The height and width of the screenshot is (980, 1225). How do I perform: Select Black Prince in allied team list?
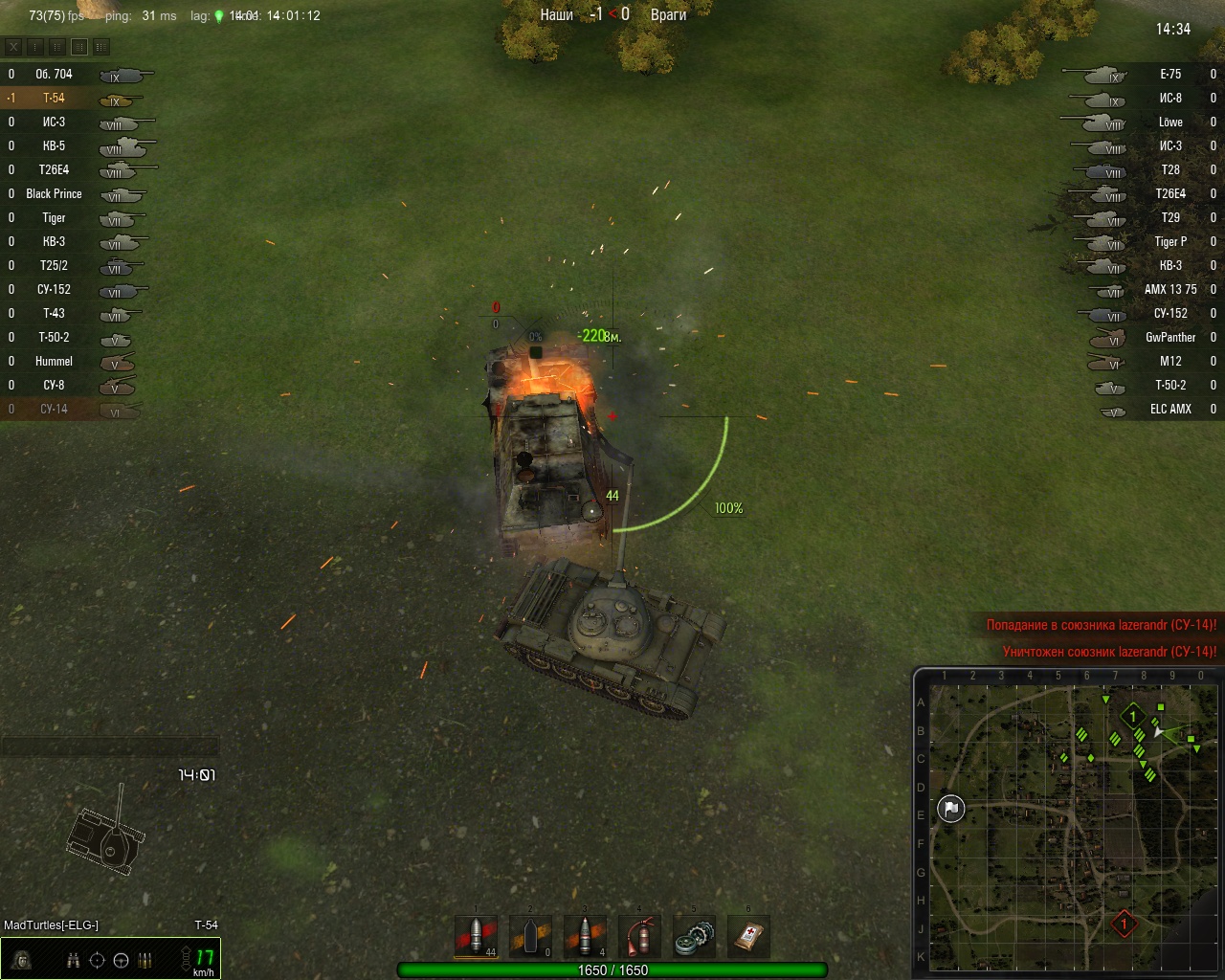55,194
